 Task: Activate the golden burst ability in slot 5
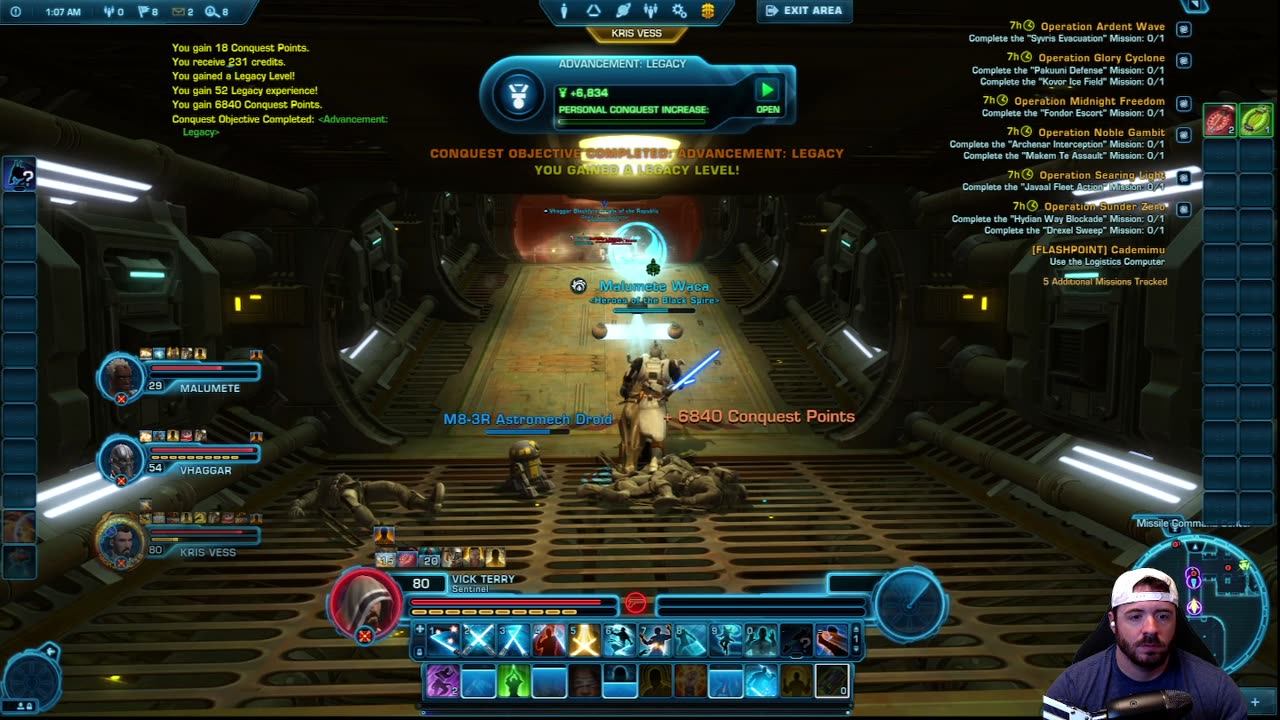[x=584, y=639]
